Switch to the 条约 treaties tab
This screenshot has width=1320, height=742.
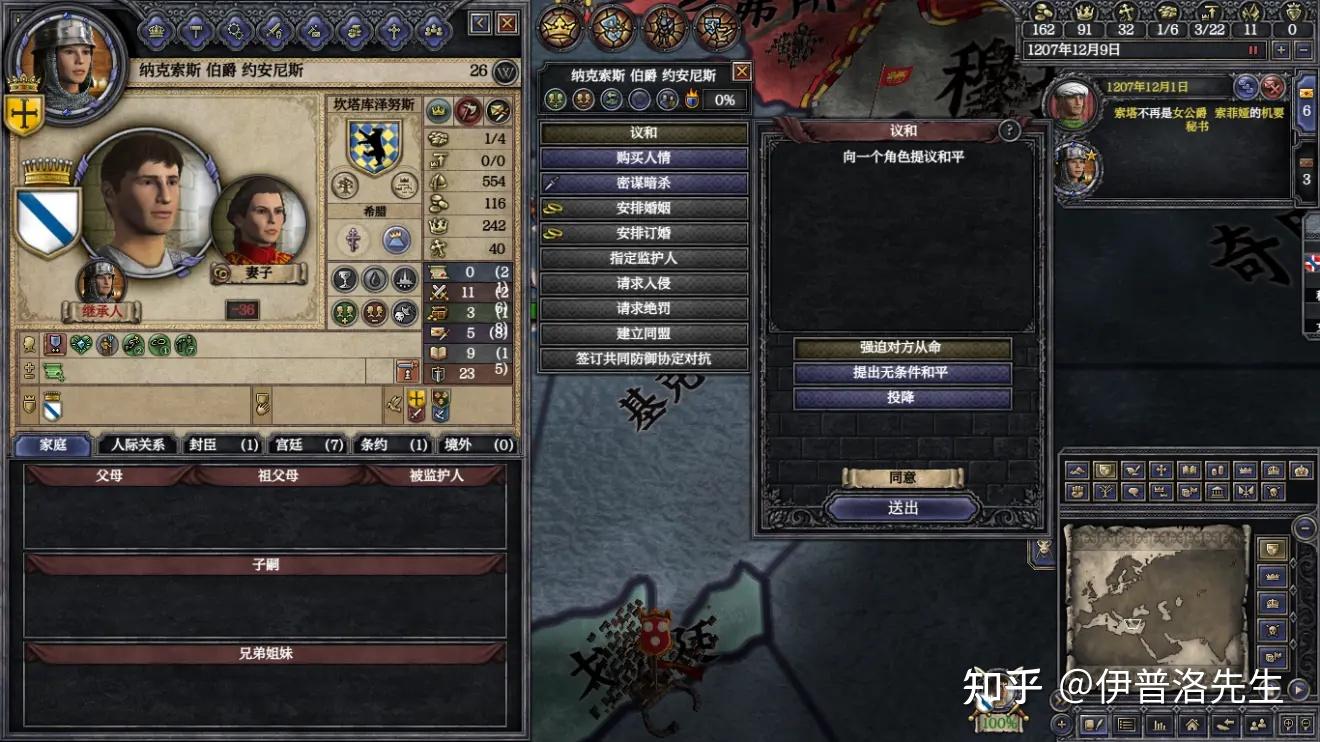coord(391,447)
